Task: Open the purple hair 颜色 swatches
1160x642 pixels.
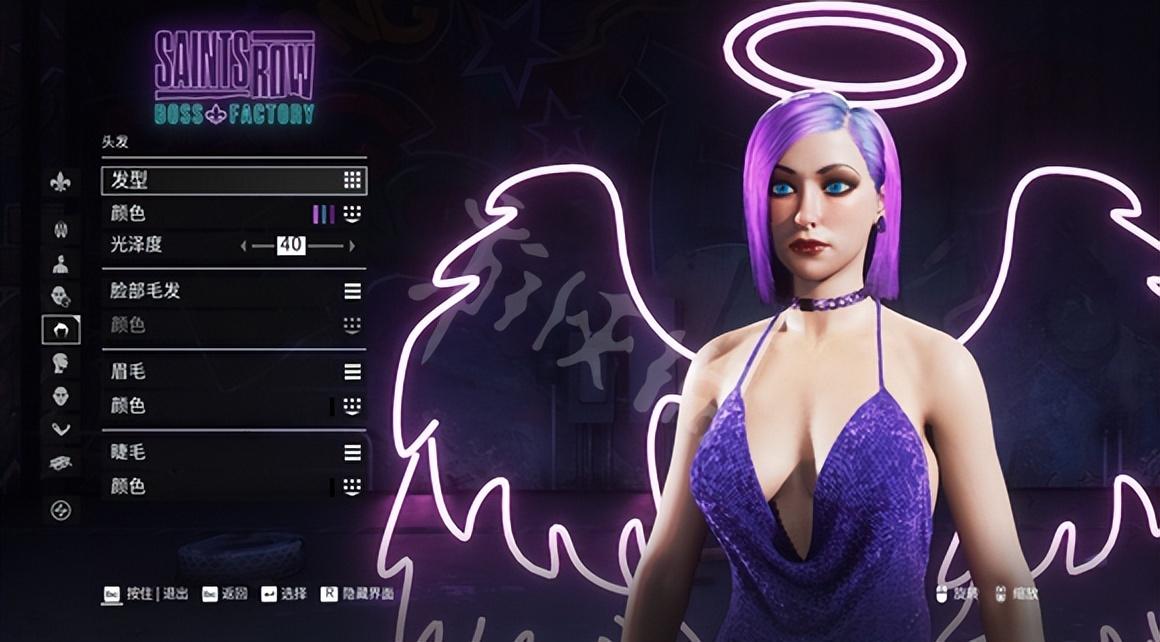Action: coord(324,214)
